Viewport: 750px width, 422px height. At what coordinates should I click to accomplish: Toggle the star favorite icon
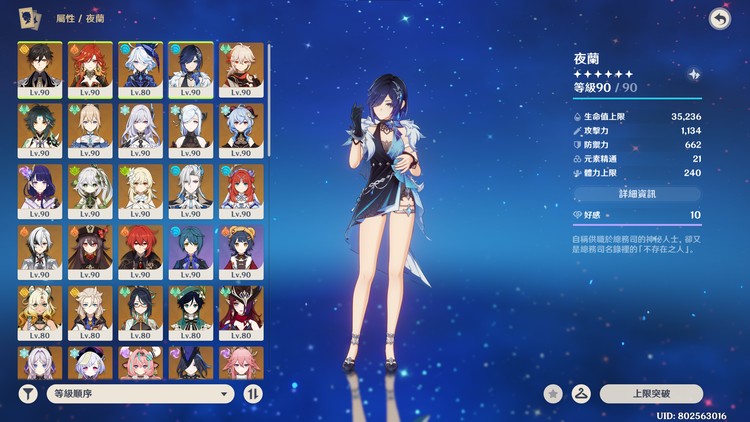coord(553,394)
